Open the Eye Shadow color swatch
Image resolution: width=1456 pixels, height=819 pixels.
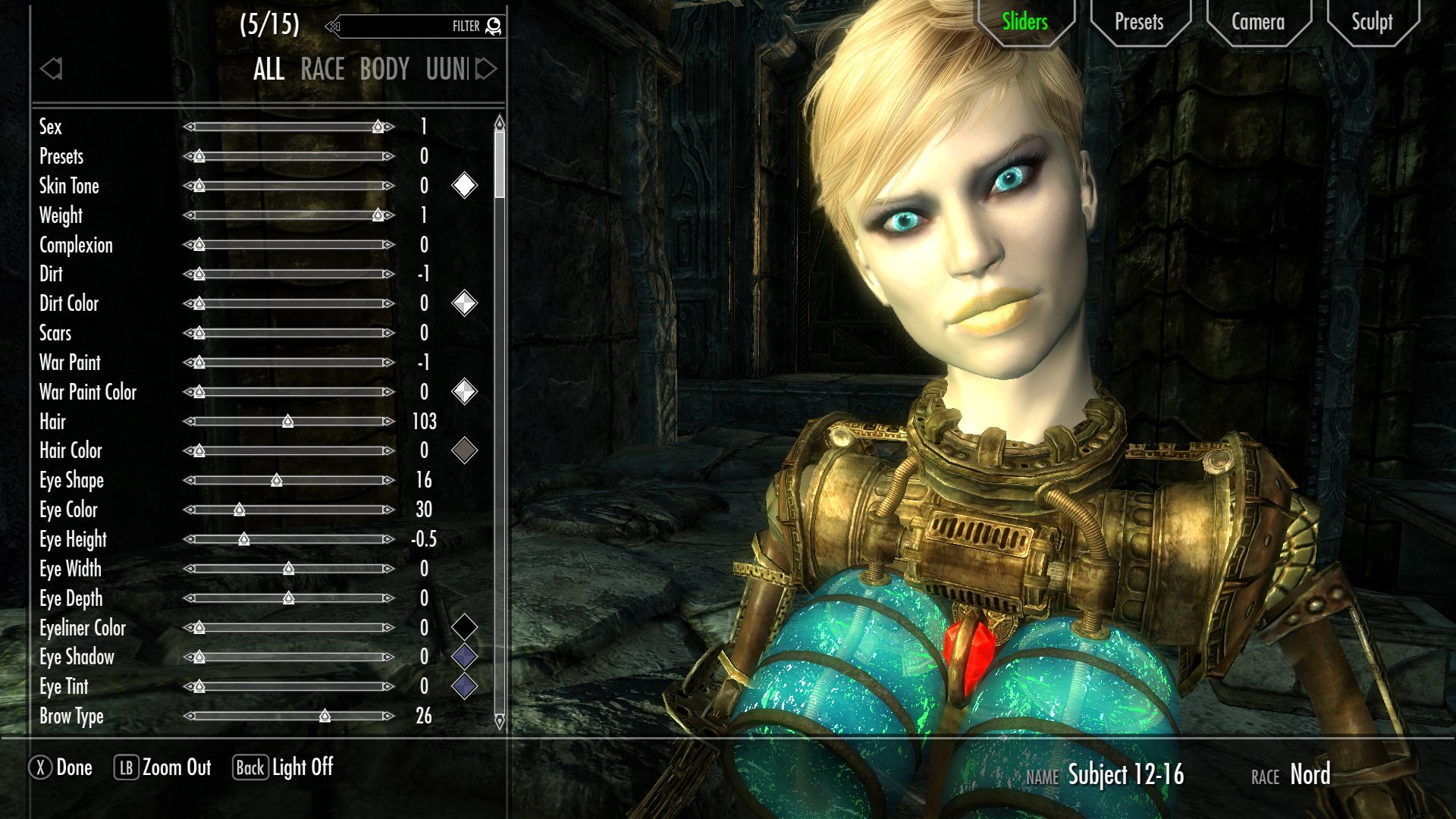coord(465,657)
